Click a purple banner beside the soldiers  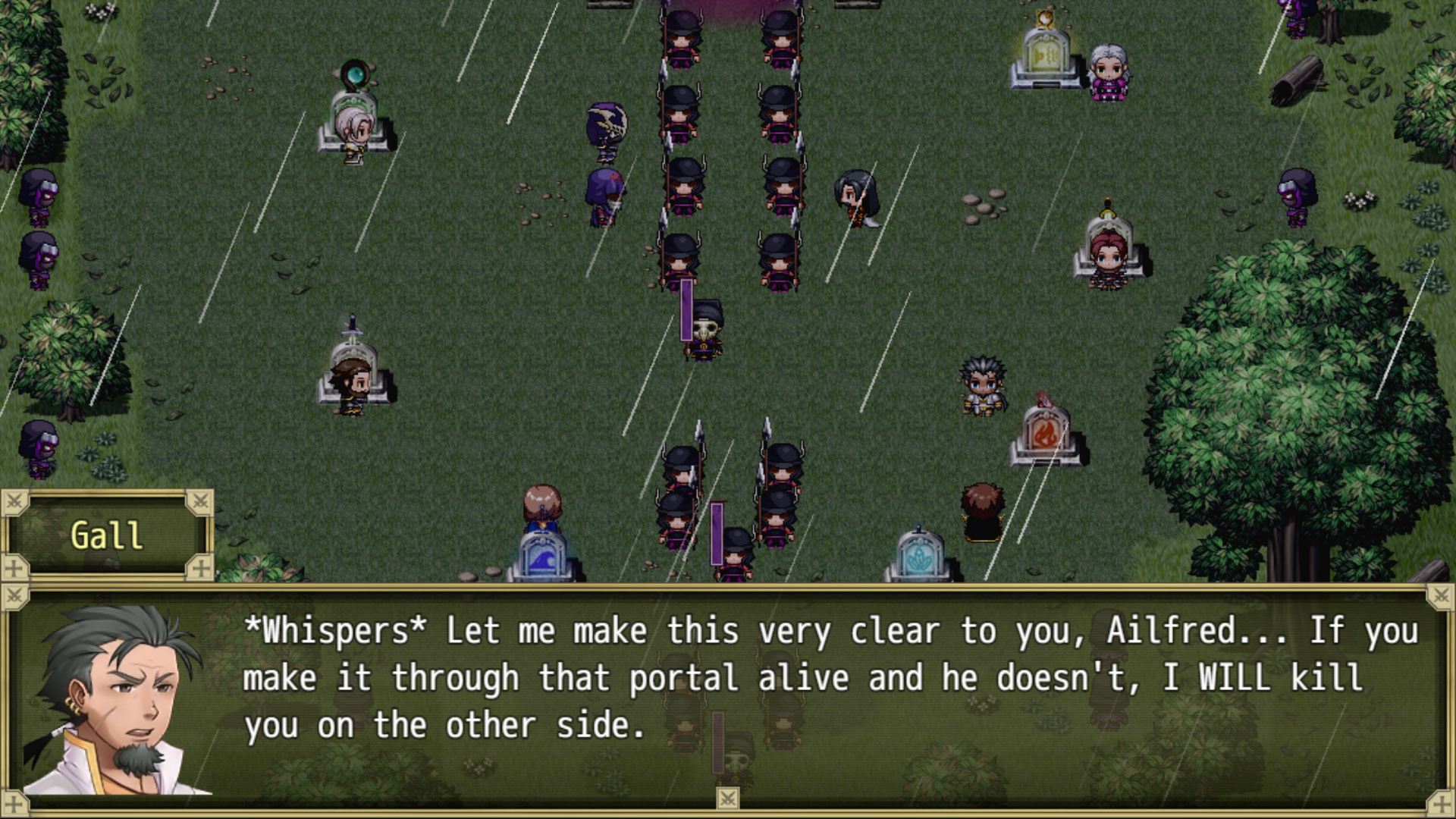click(x=685, y=311)
